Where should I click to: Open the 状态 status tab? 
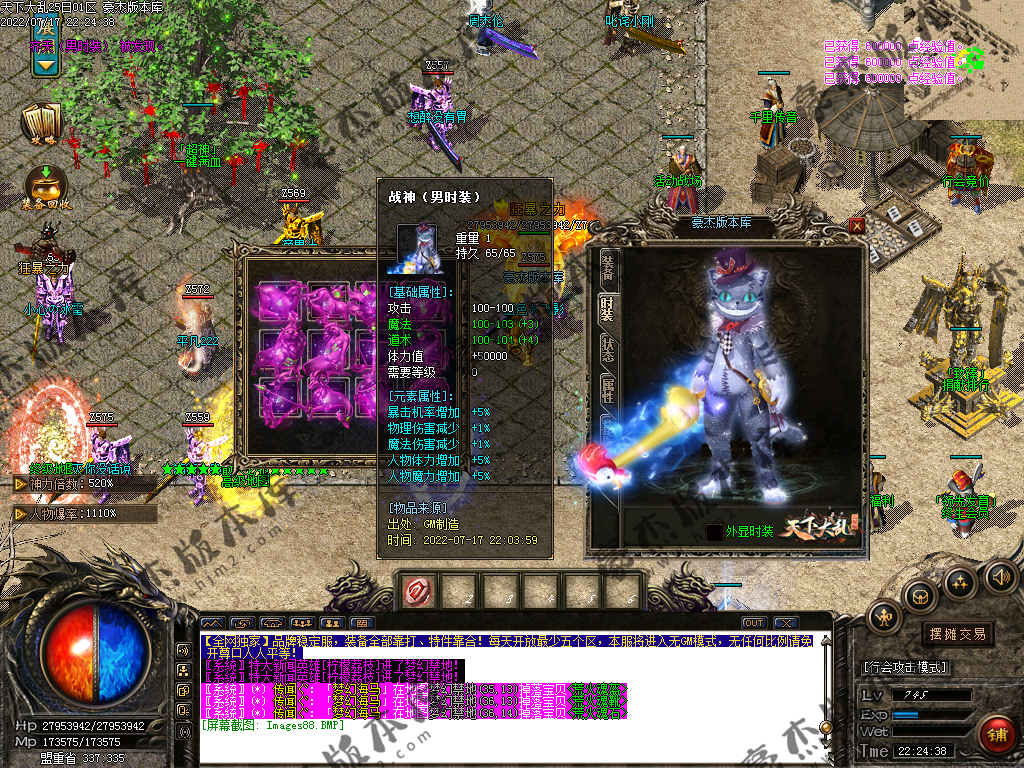coord(607,352)
